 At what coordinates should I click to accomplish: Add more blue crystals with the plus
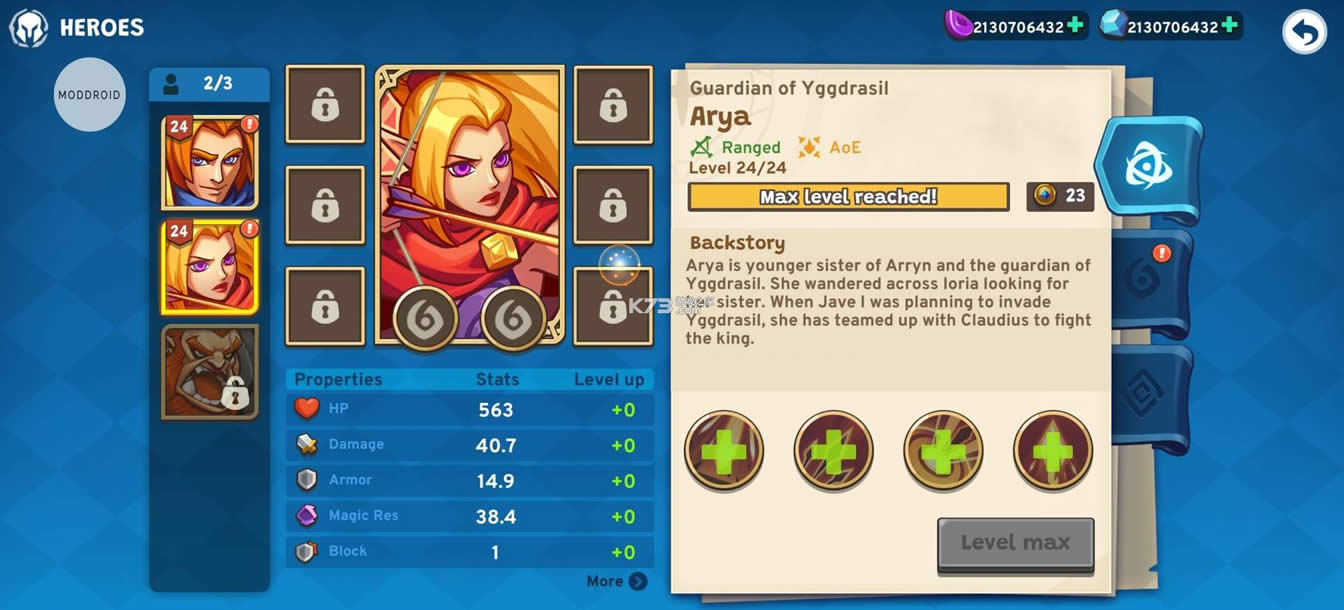(1230, 26)
